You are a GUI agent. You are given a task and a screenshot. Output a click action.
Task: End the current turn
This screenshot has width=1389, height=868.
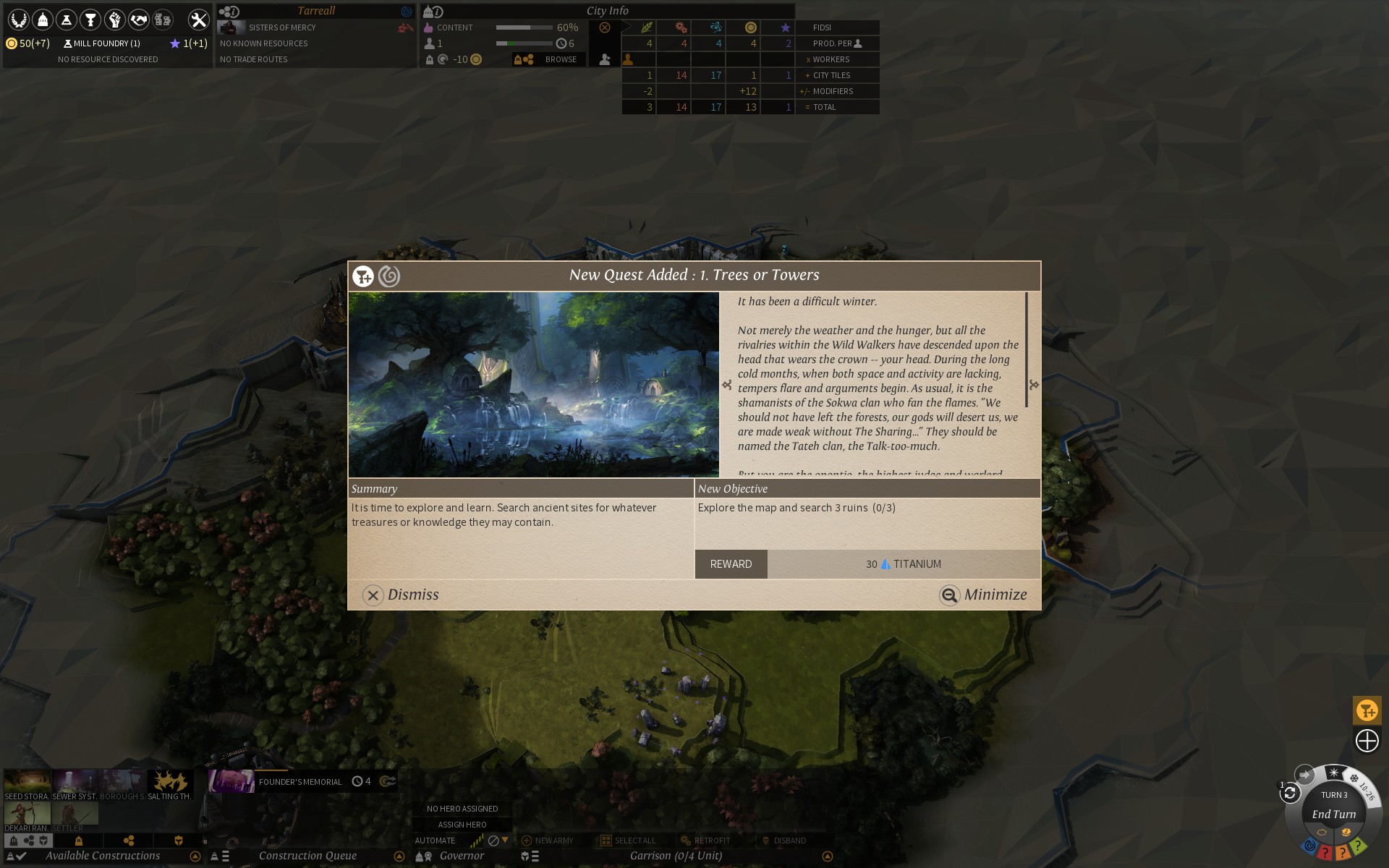pyautogui.click(x=1333, y=814)
